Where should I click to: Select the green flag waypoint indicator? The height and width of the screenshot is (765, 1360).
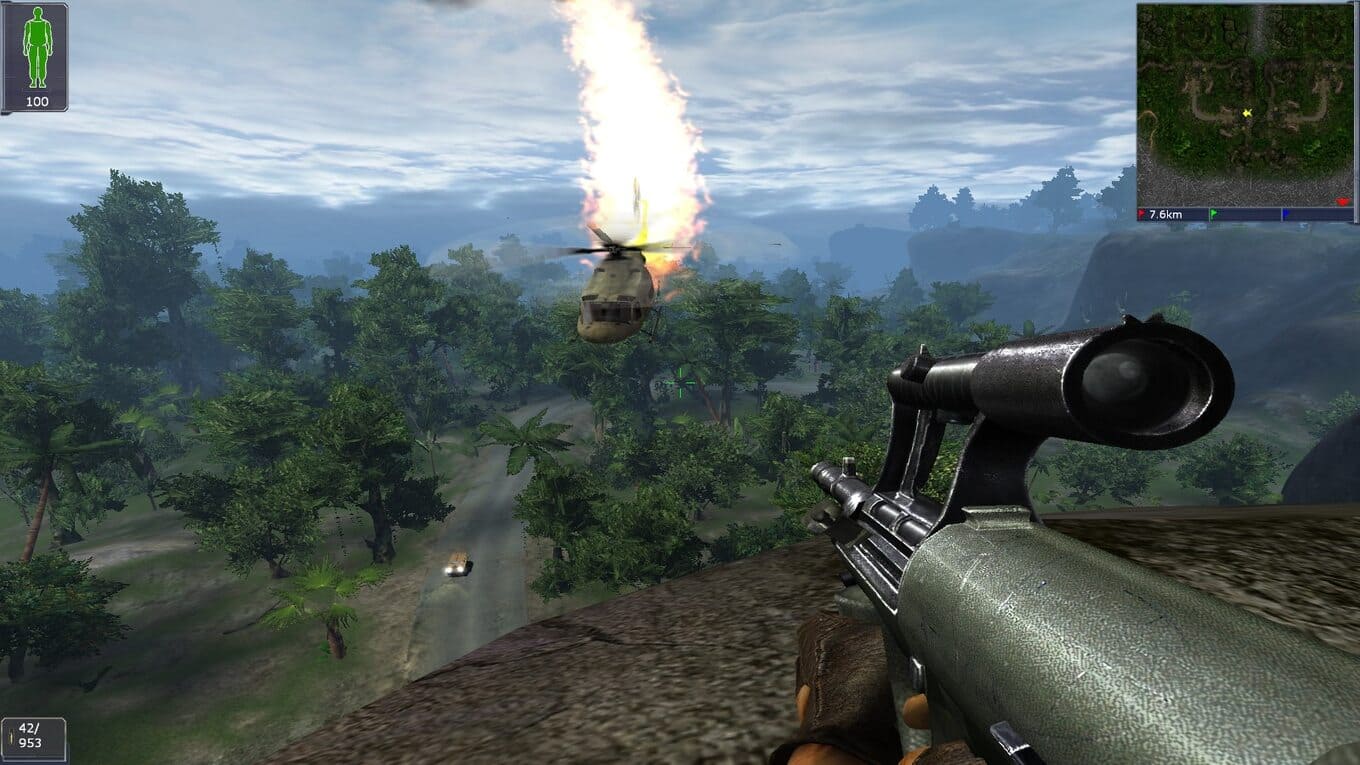click(x=1213, y=214)
